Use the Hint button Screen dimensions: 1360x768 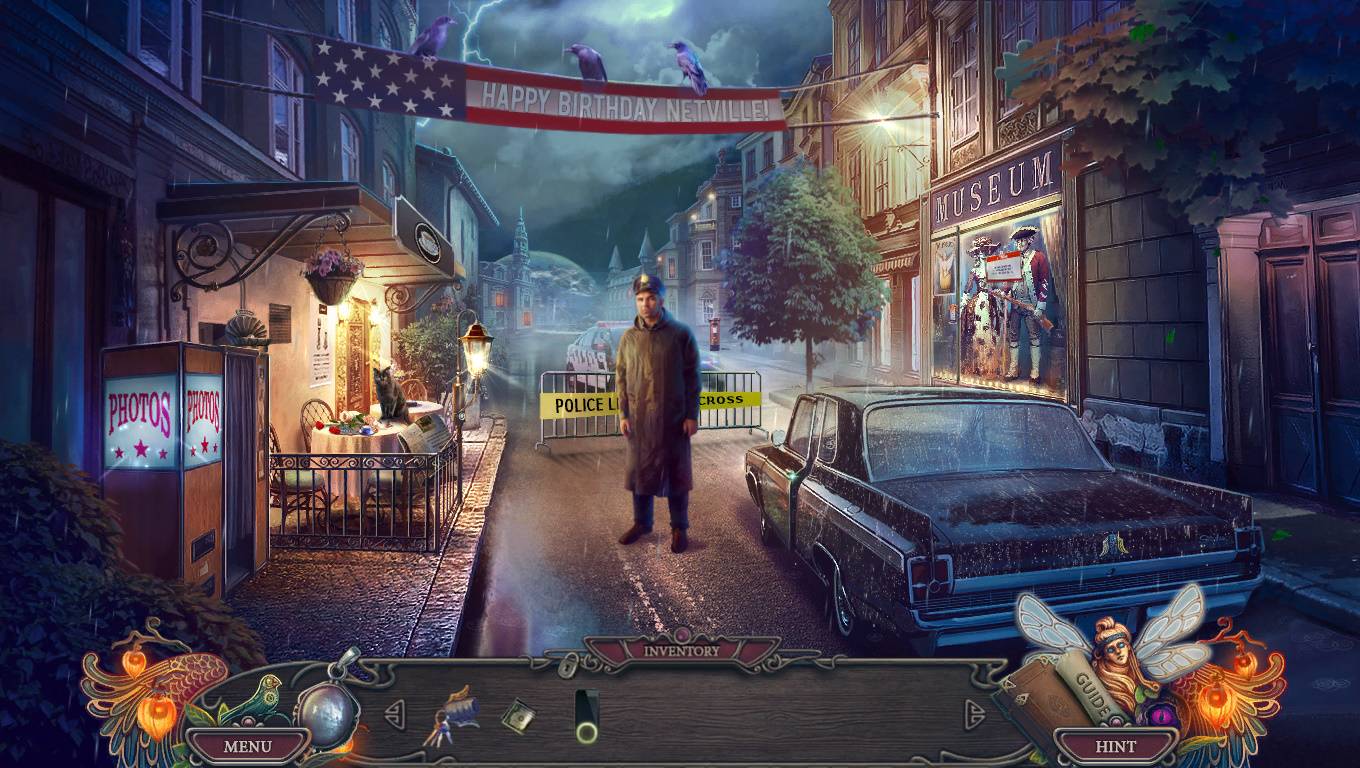(x=1115, y=745)
